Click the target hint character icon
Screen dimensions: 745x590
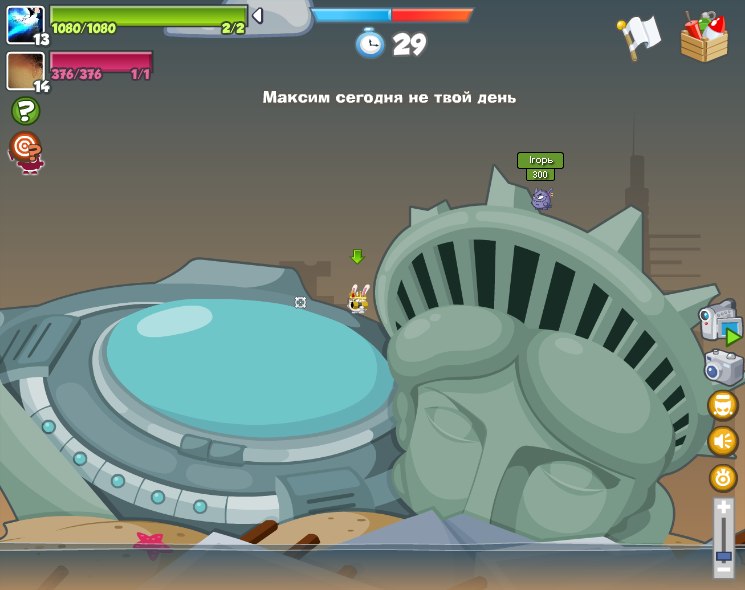tap(25, 151)
